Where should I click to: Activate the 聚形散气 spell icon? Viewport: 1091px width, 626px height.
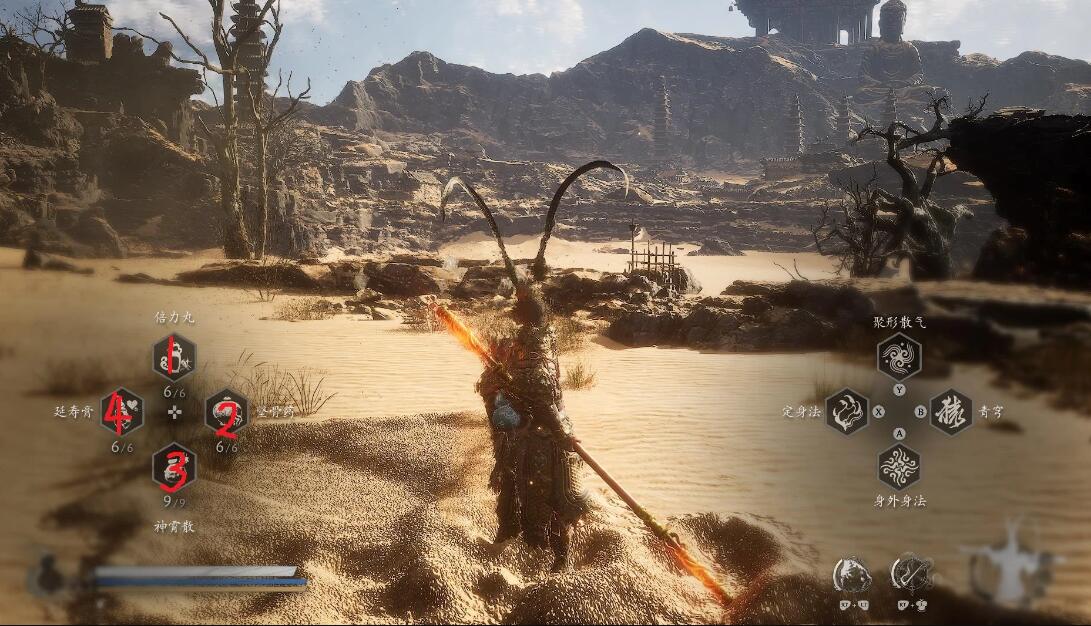click(x=898, y=357)
